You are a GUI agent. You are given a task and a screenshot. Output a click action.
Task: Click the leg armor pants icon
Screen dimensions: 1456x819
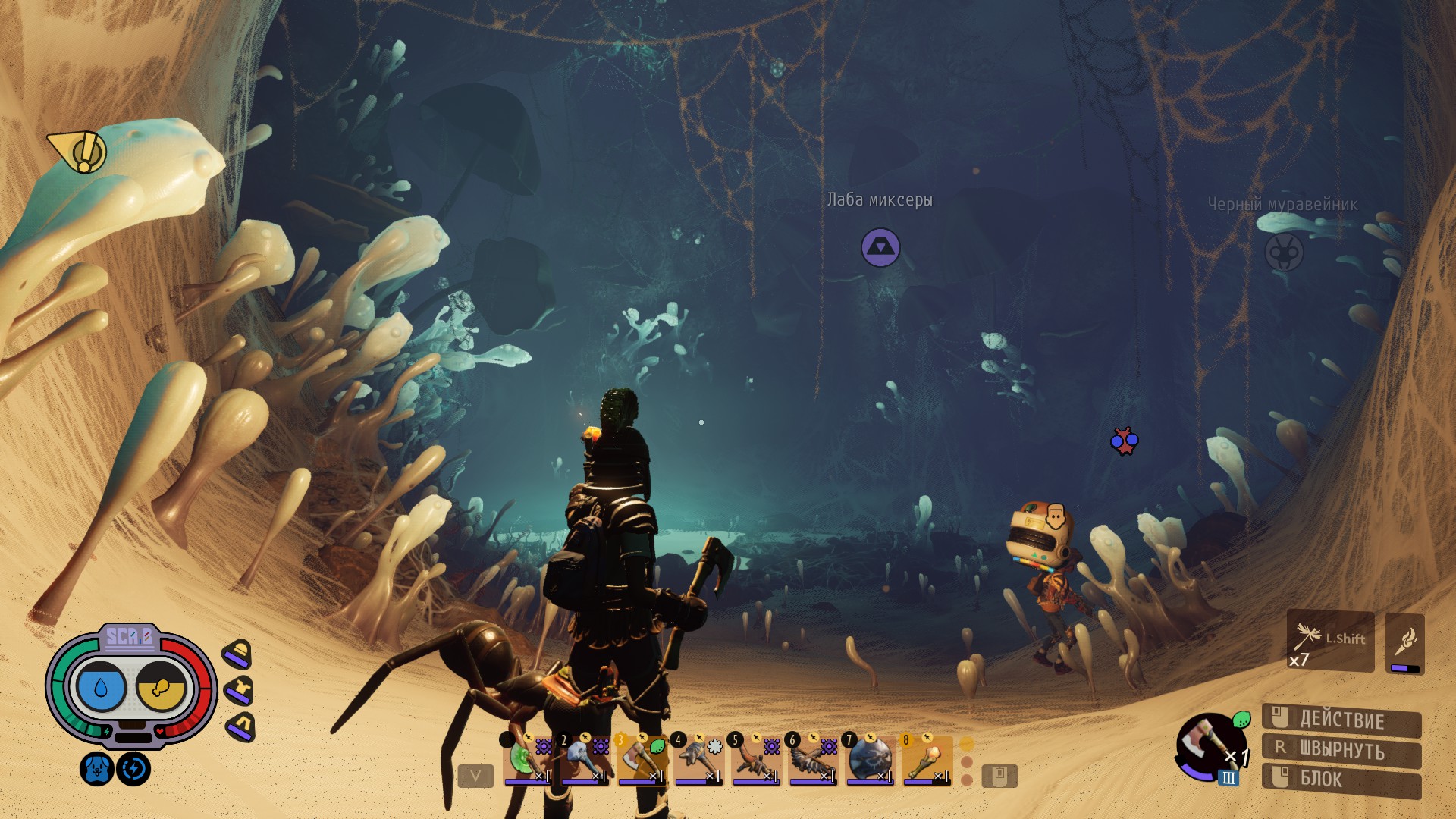click(241, 726)
